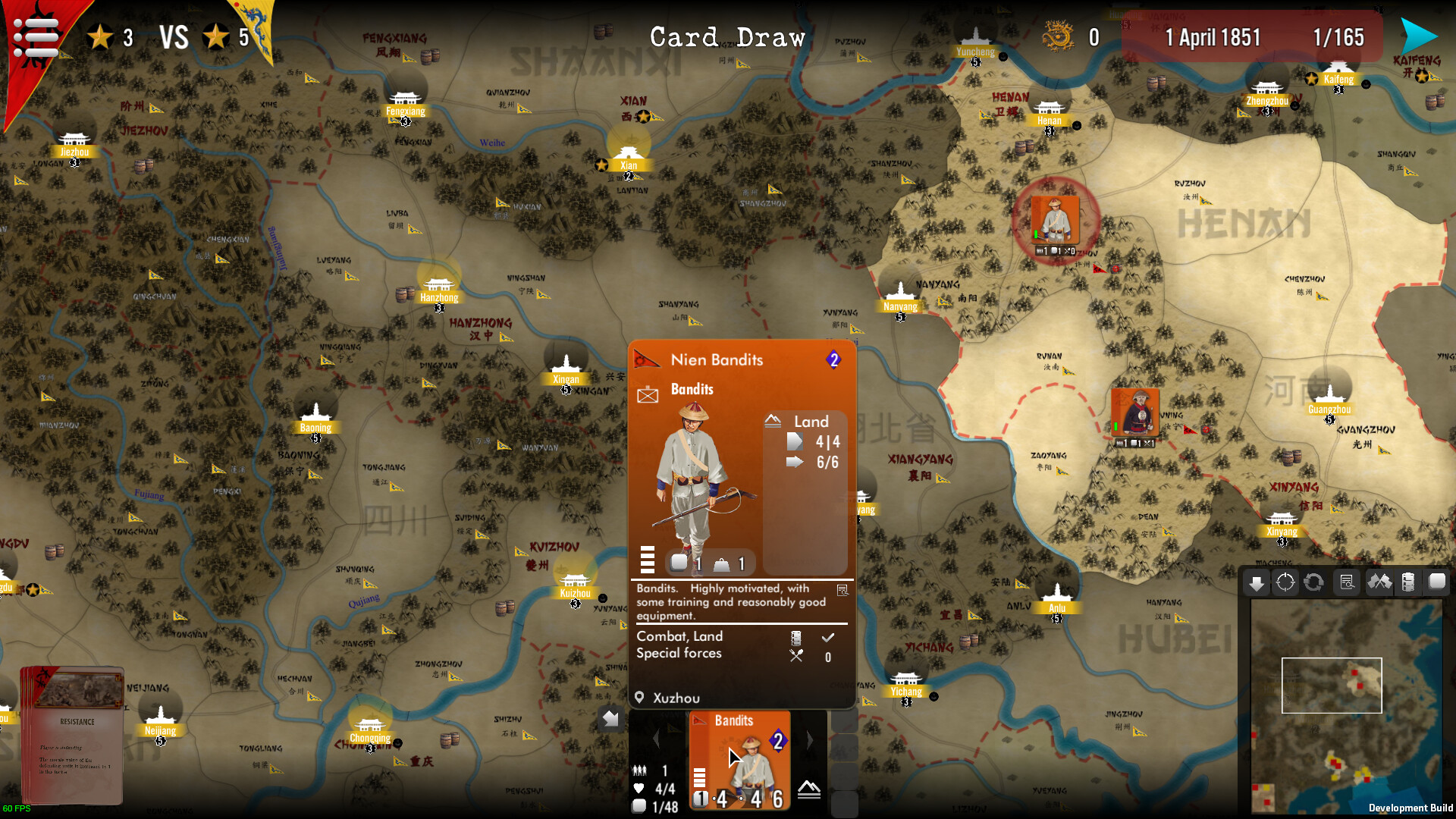Open the unit description detail icon
1456x819 pixels.
pos(843,590)
